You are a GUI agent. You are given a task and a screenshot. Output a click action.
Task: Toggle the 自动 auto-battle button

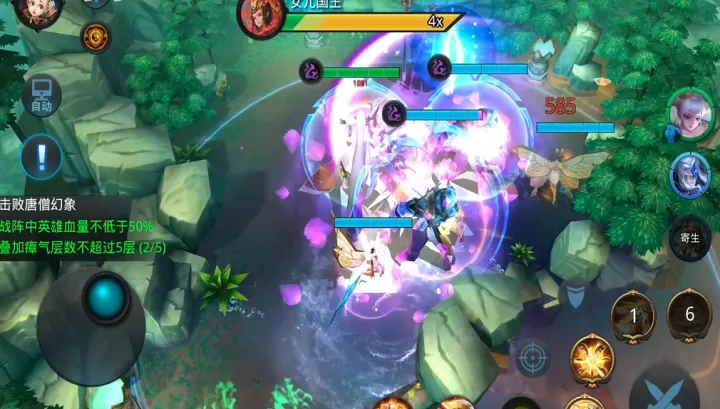click(41, 96)
